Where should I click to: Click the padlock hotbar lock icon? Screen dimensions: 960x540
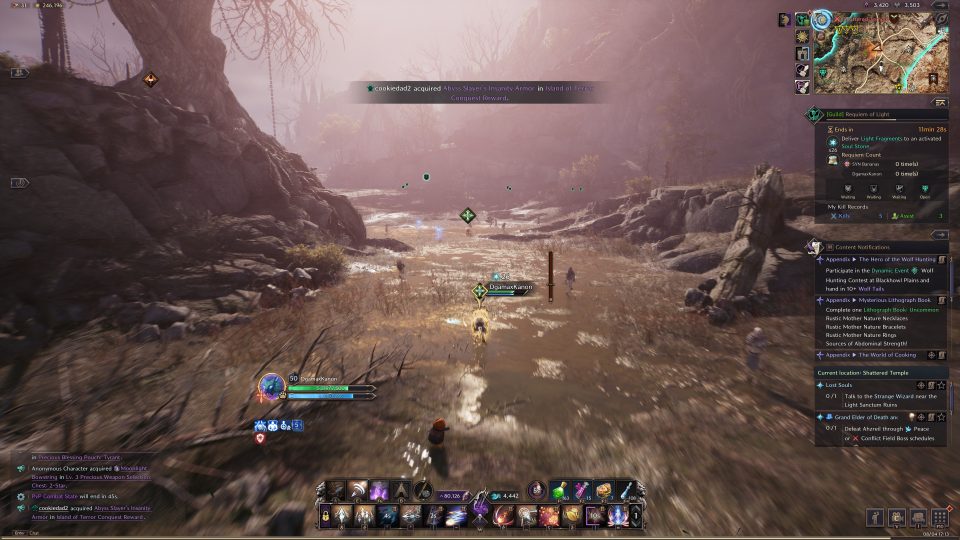tap(326, 516)
